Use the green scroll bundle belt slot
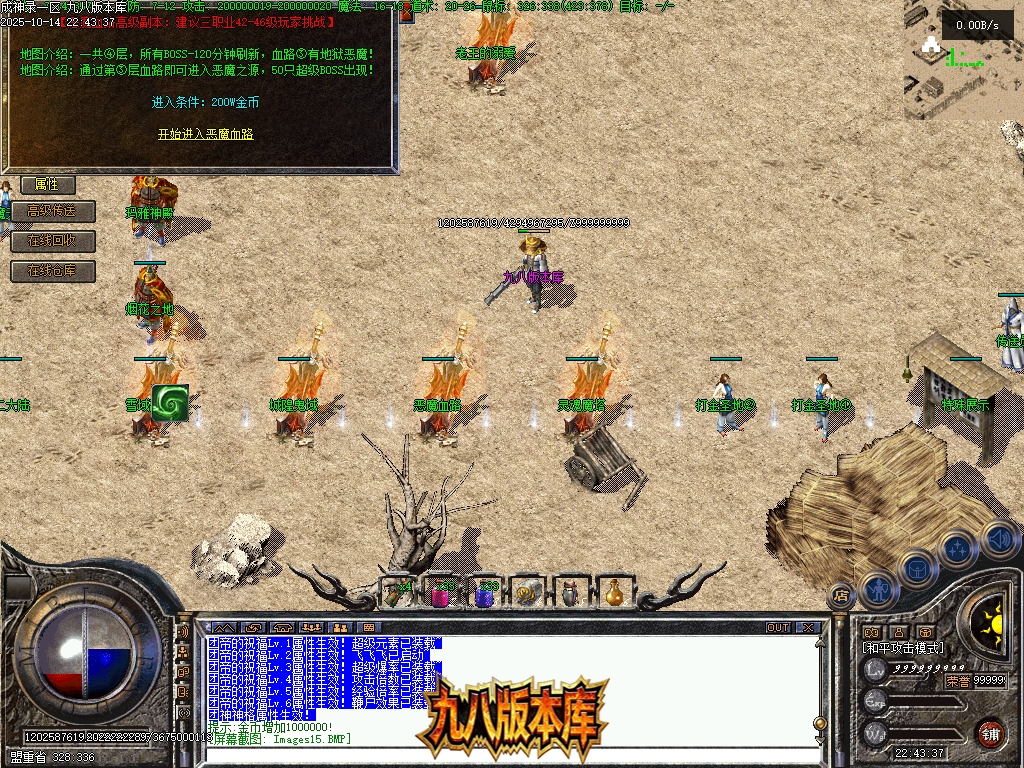 (397, 593)
